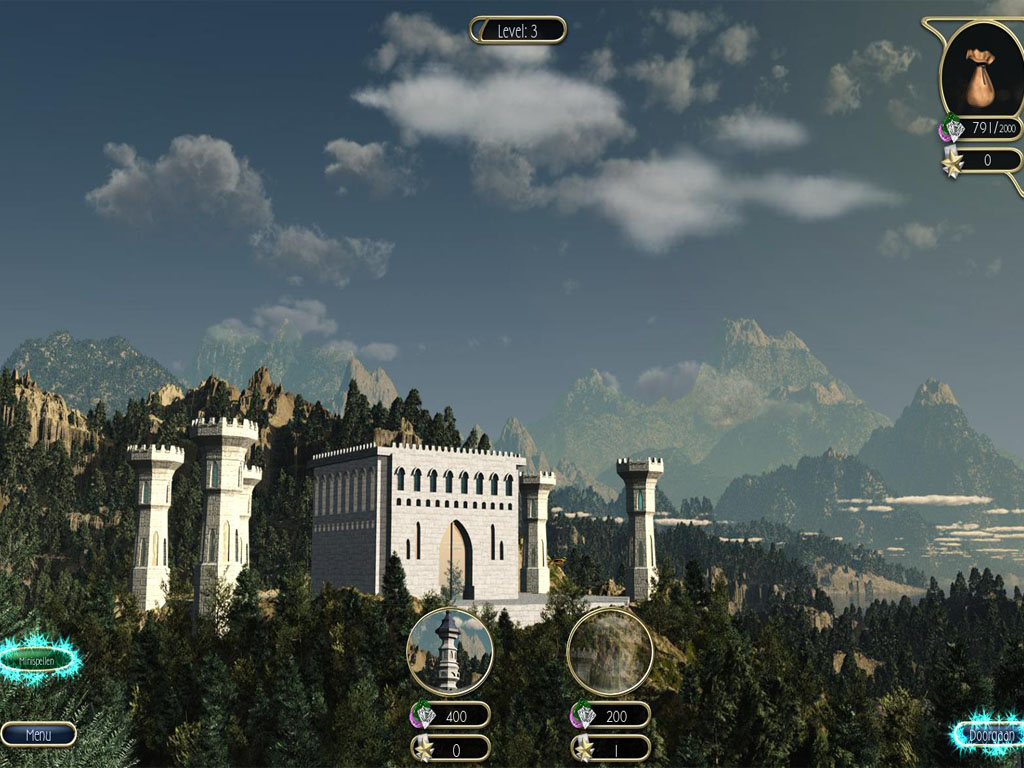The height and width of the screenshot is (768, 1024).
Task: Continue with the Doorgaan button
Action: click(990, 735)
